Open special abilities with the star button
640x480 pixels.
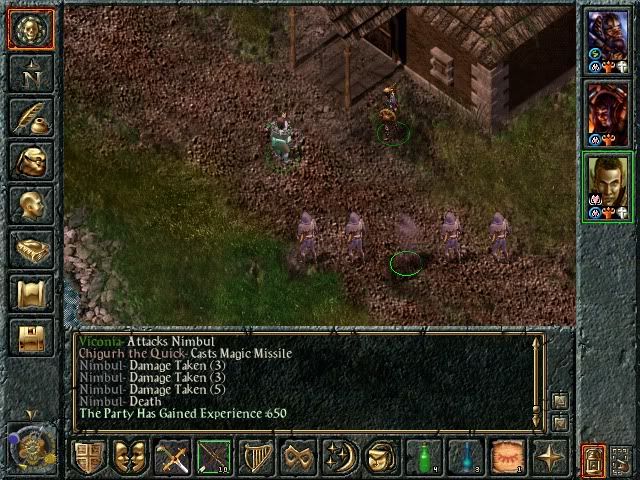point(550,457)
